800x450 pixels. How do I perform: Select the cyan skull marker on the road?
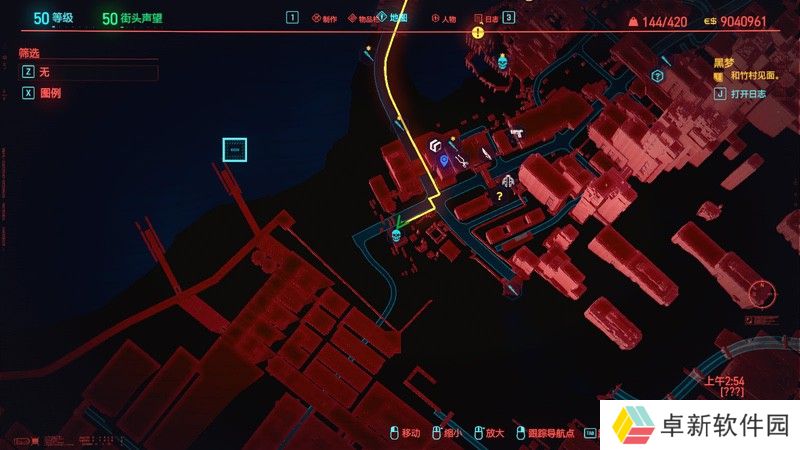click(396, 236)
